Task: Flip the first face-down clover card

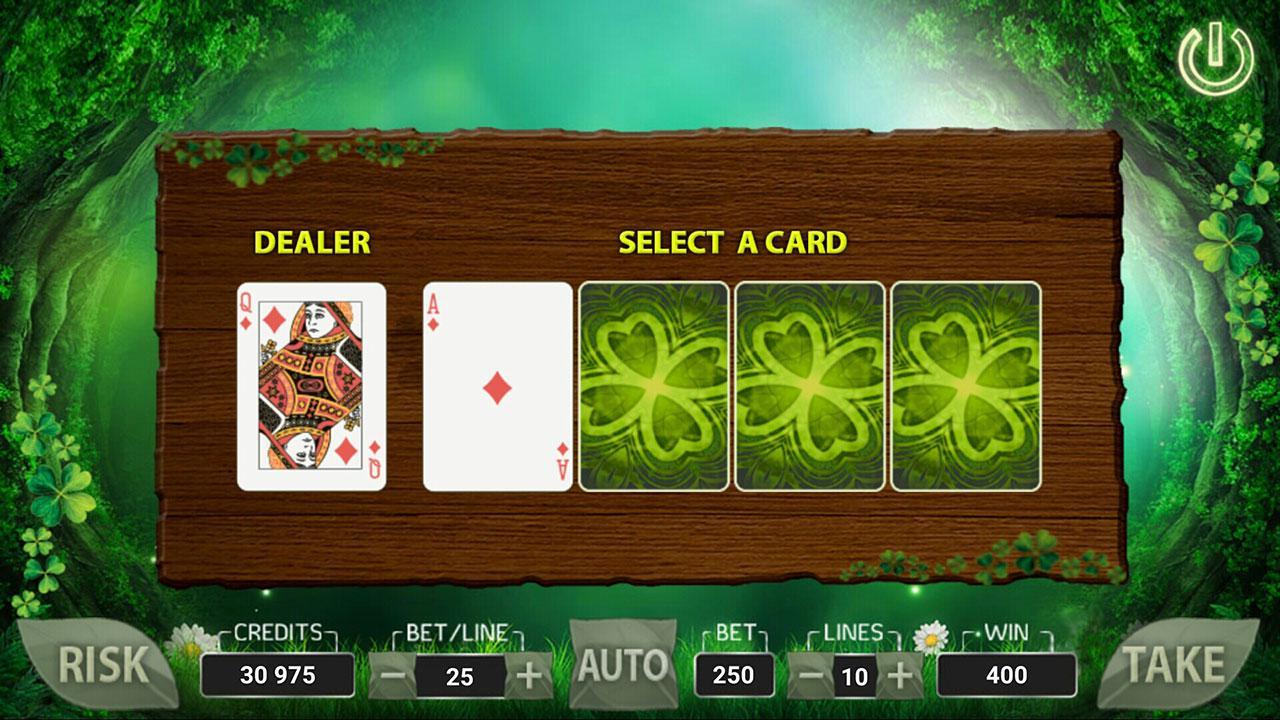Action: point(651,387)
